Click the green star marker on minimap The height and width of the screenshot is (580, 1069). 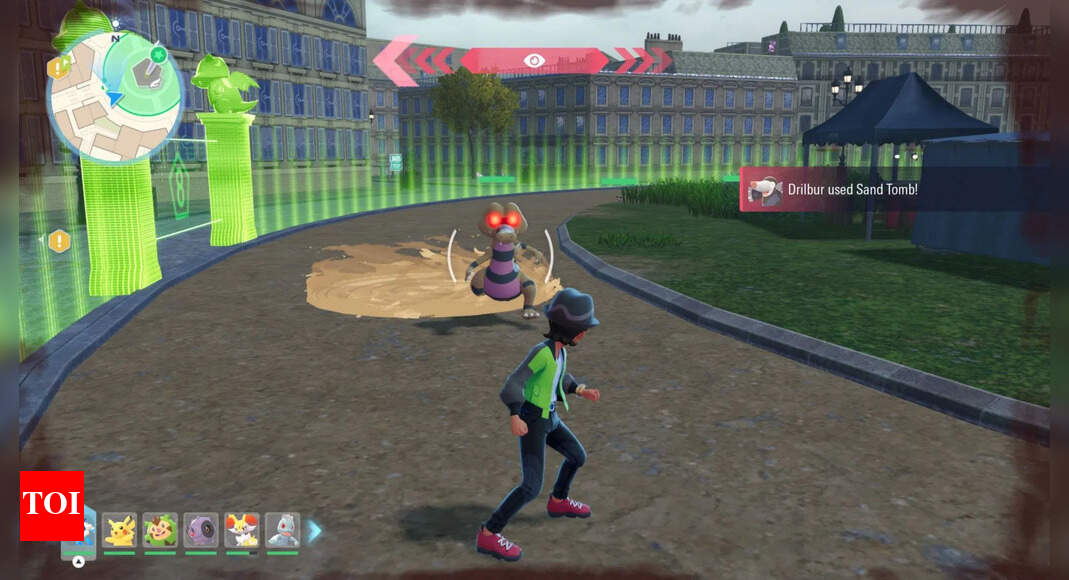158,53
